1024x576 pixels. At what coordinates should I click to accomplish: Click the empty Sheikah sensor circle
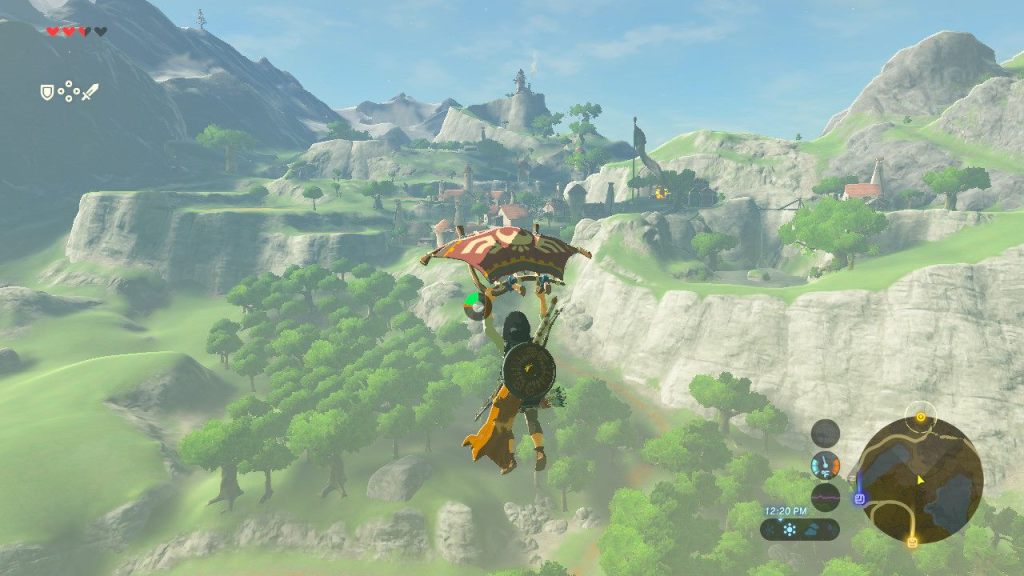pos(825,433)
